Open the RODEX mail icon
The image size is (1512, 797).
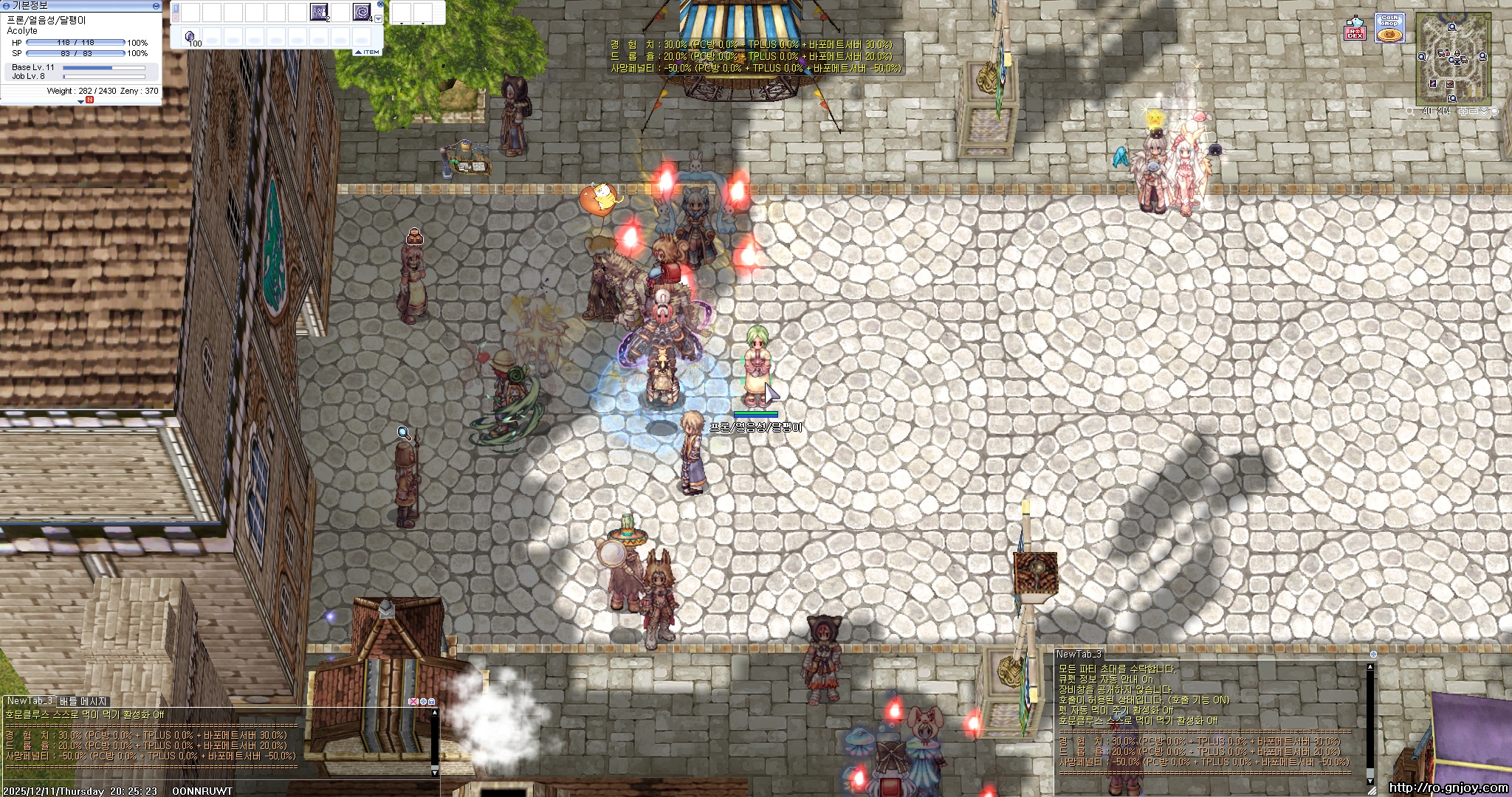1355,28
